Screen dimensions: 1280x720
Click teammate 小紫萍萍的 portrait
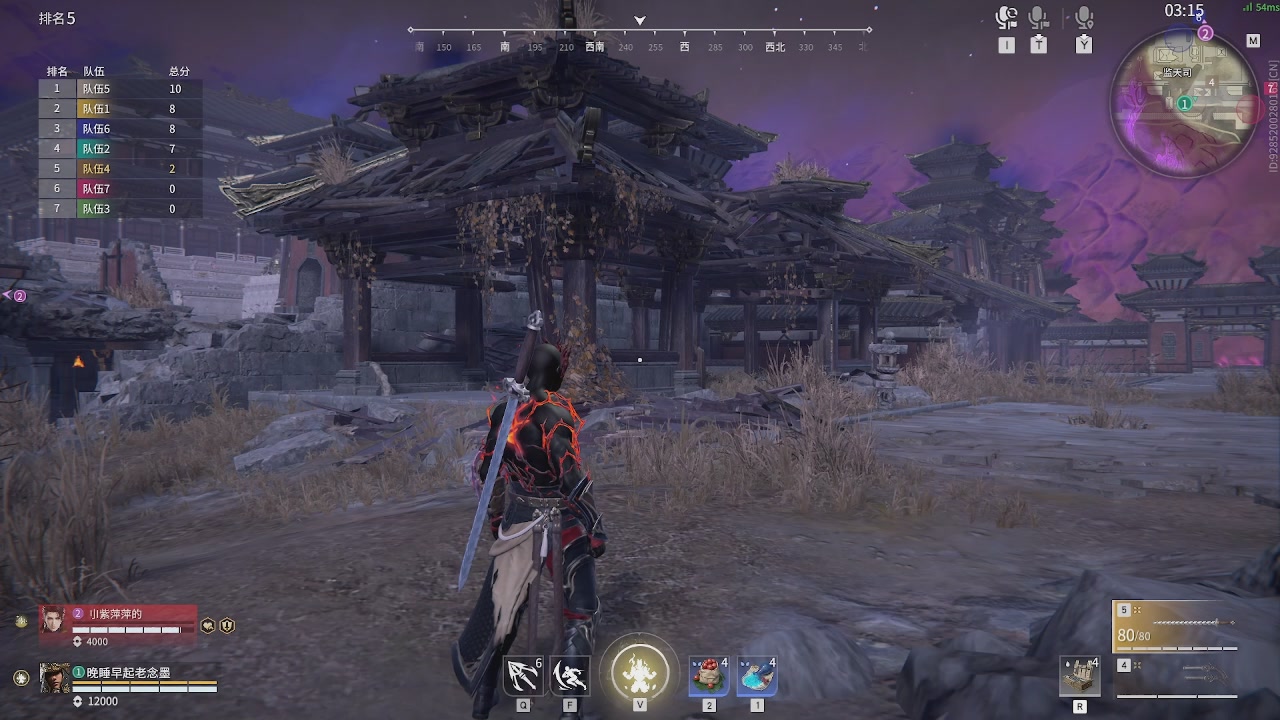pyautogui.click(x=53, y=620)
